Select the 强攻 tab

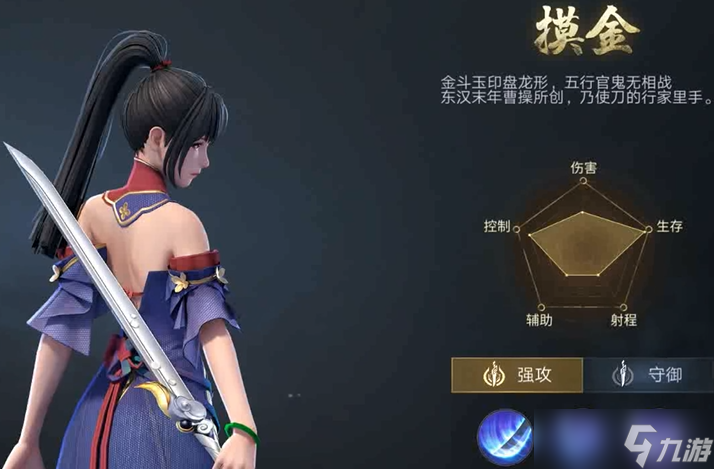(x=516, y=375)
